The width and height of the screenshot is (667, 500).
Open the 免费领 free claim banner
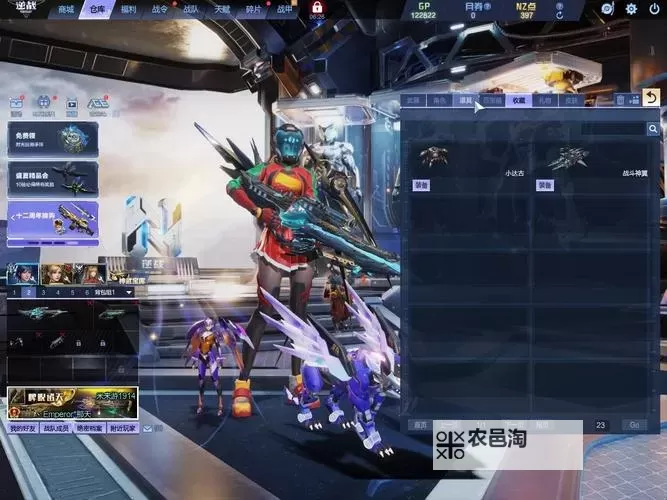point(53,137)
